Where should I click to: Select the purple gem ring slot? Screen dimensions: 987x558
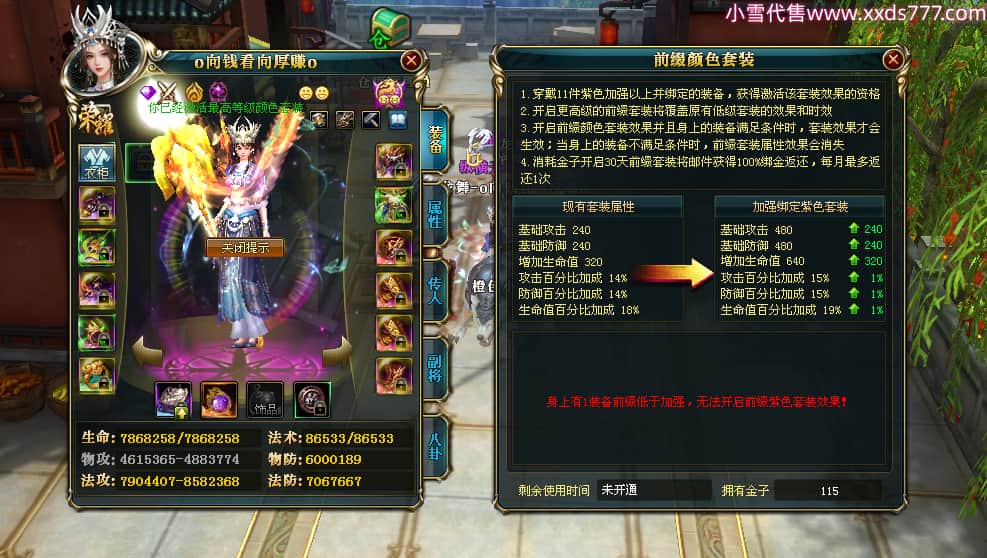pyautogui.click(x=218, y=400)
